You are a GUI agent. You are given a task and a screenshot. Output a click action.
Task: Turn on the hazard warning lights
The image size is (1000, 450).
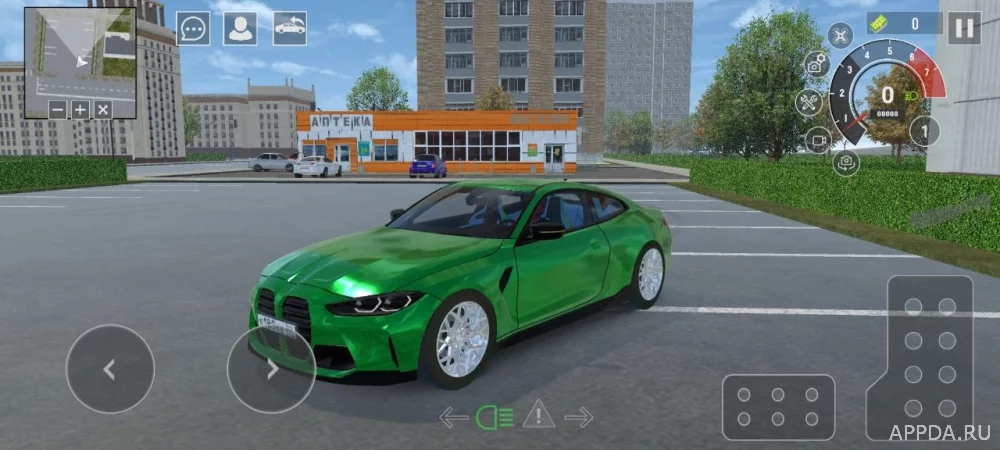pos(539,414)
